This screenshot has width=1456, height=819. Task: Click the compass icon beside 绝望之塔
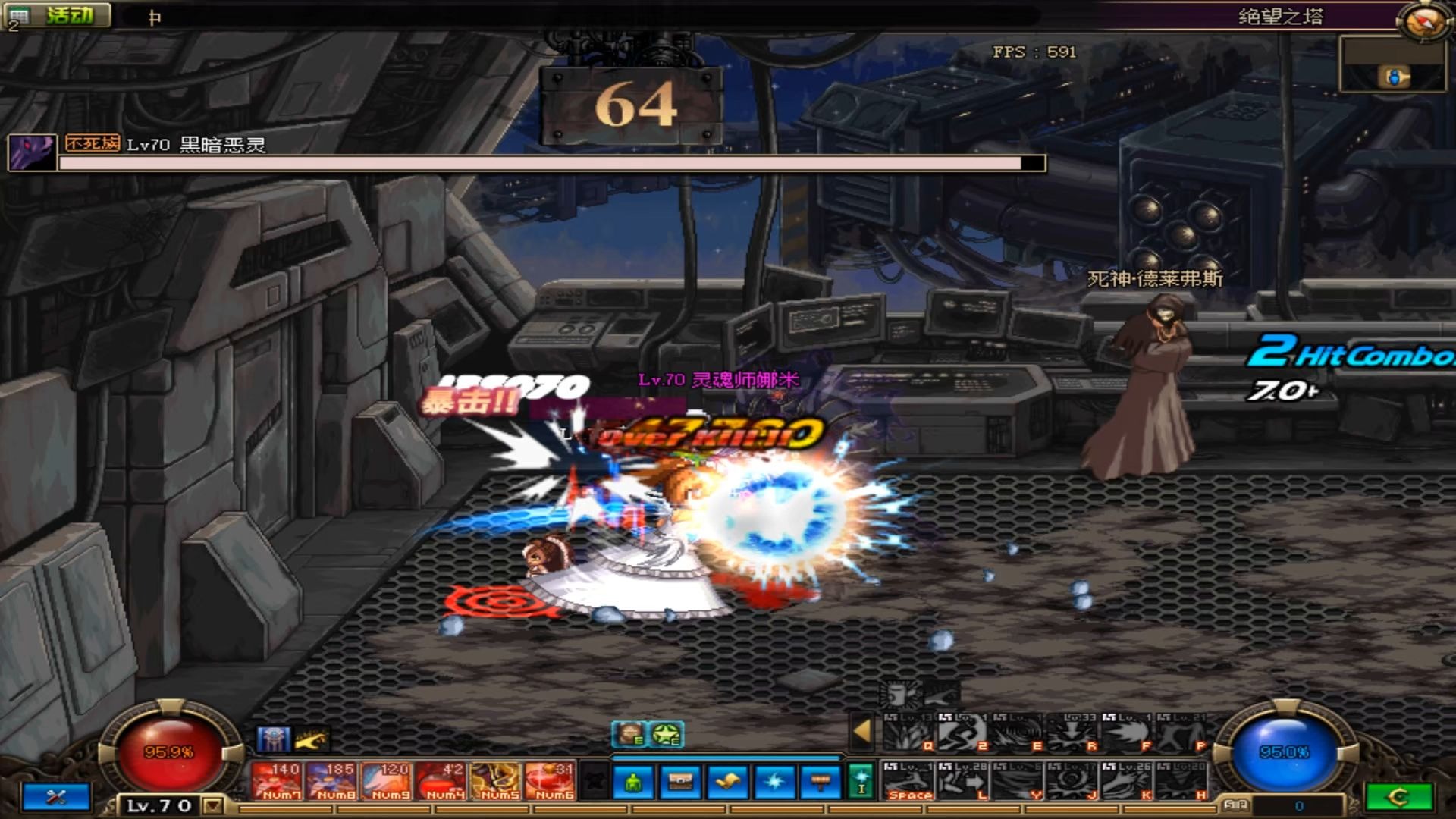click(1421, 21)
